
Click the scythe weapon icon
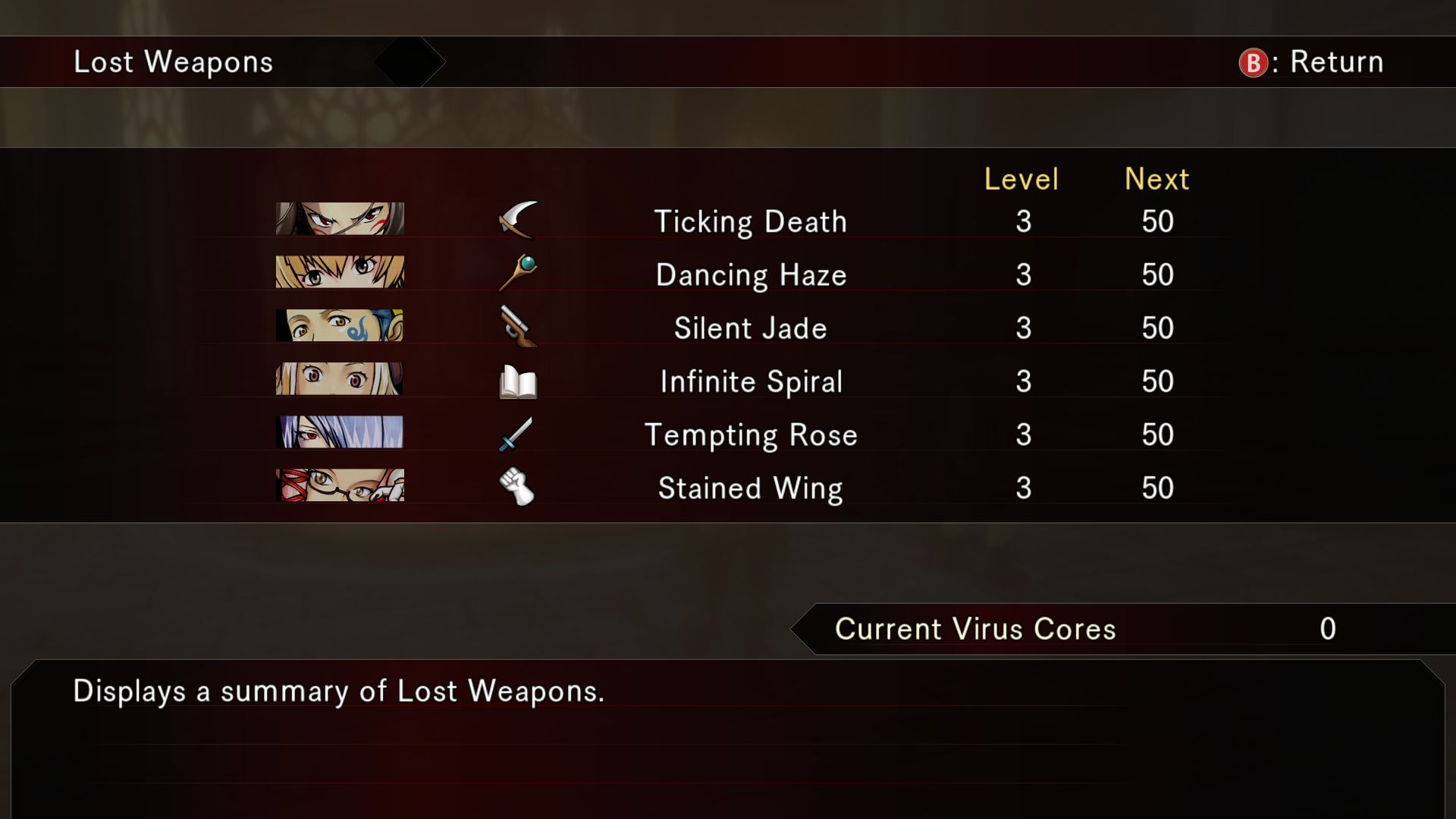518,220
